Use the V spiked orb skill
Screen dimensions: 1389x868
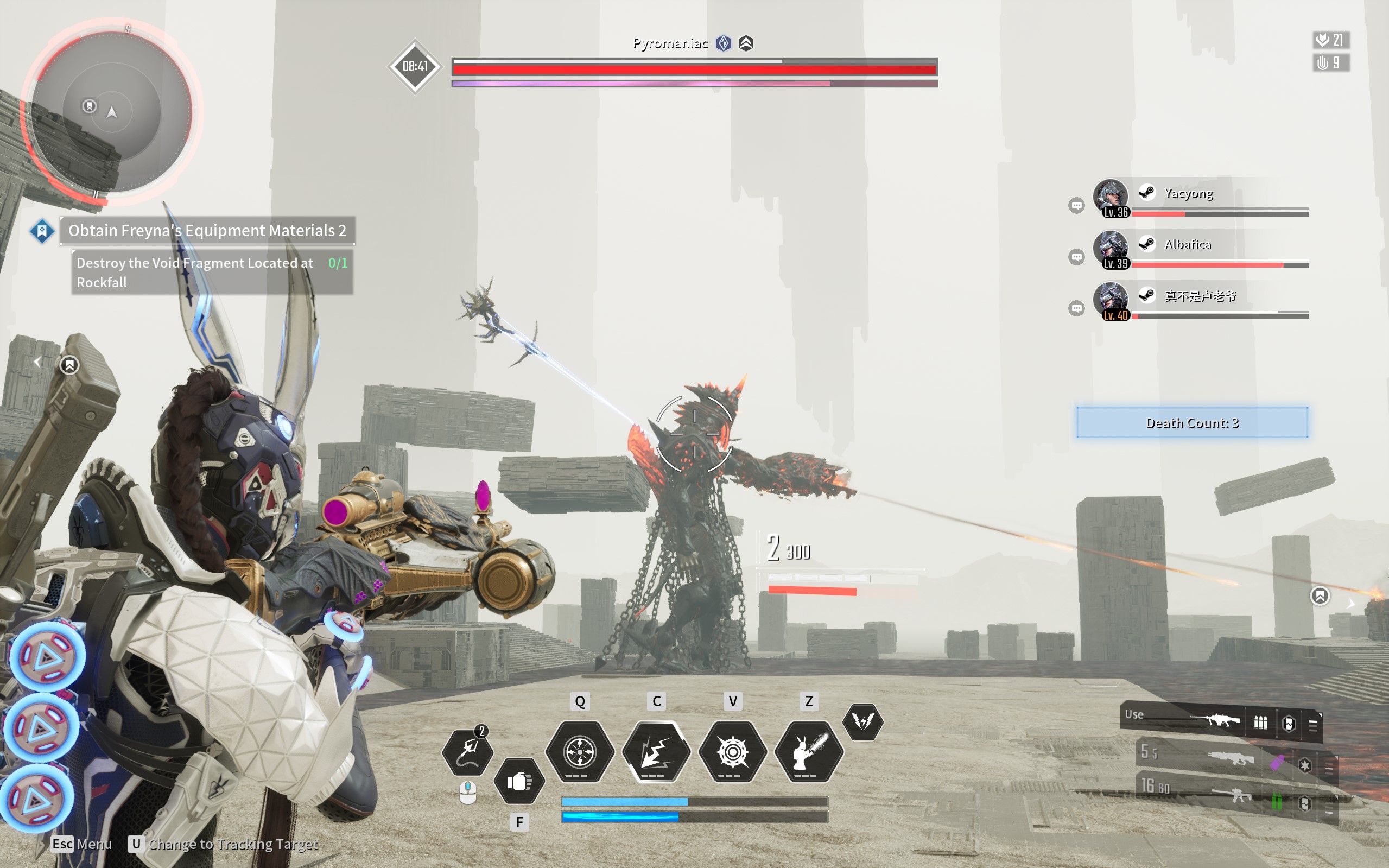tap(732, 752)
